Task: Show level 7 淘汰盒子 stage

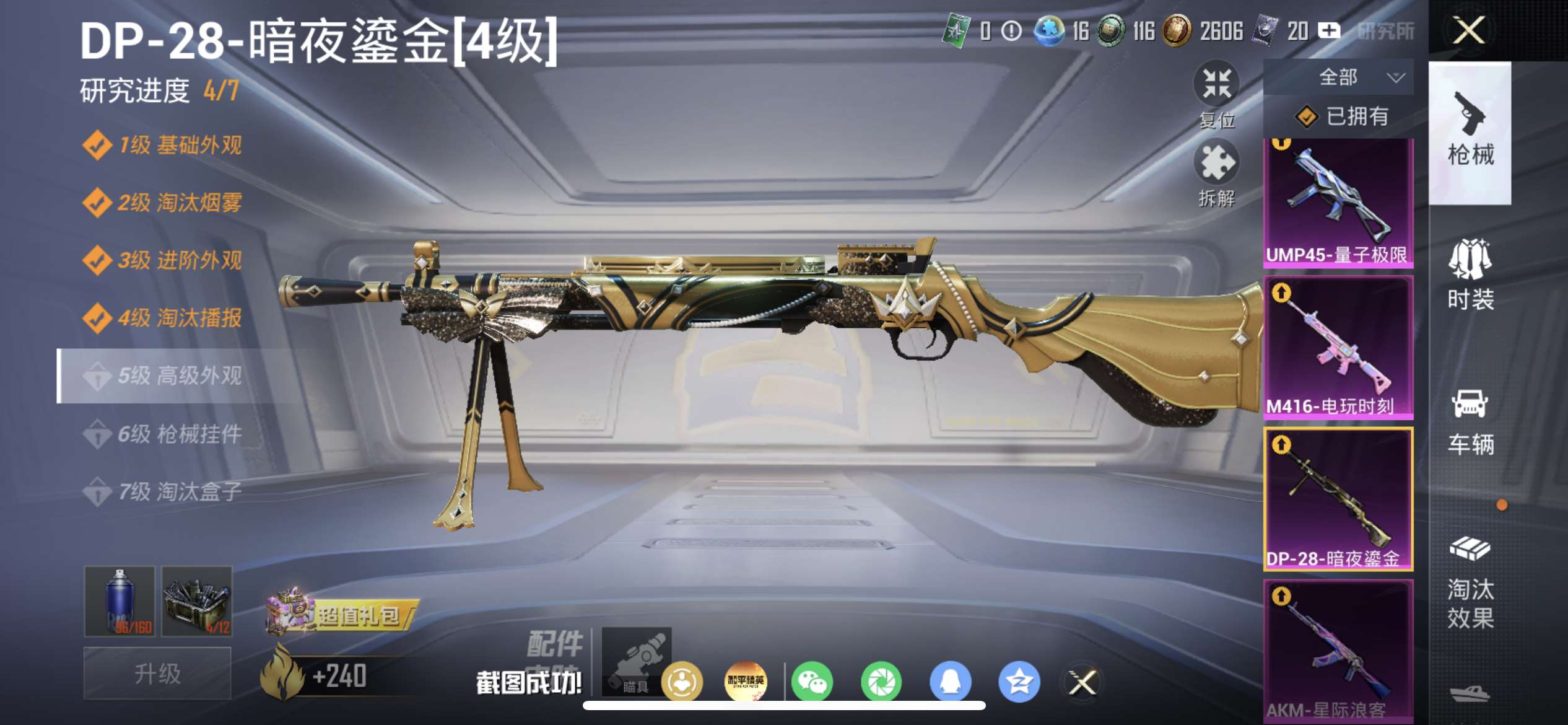Action: (180, 491)
